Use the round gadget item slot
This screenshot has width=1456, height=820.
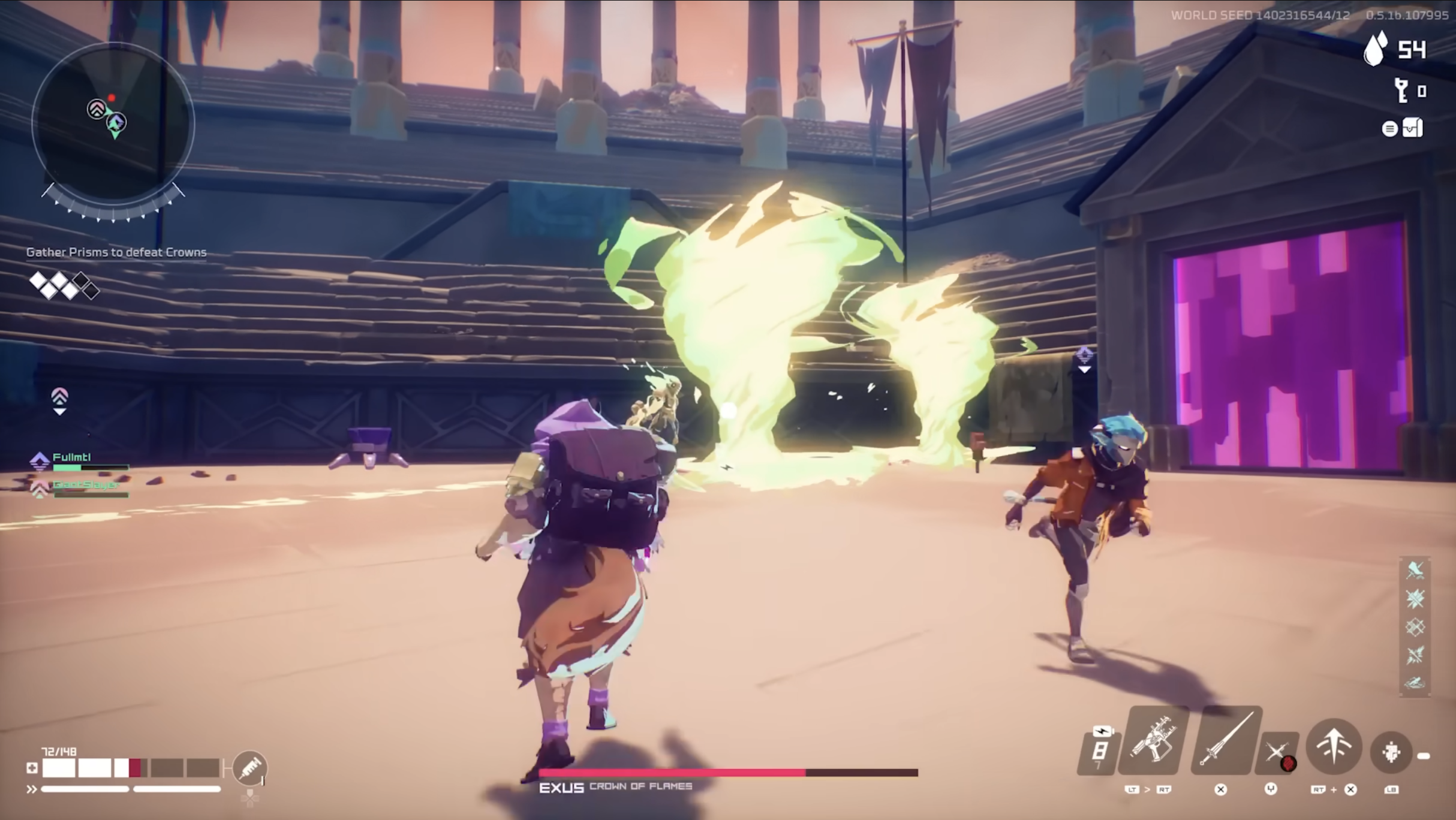tap(1391, 752)
